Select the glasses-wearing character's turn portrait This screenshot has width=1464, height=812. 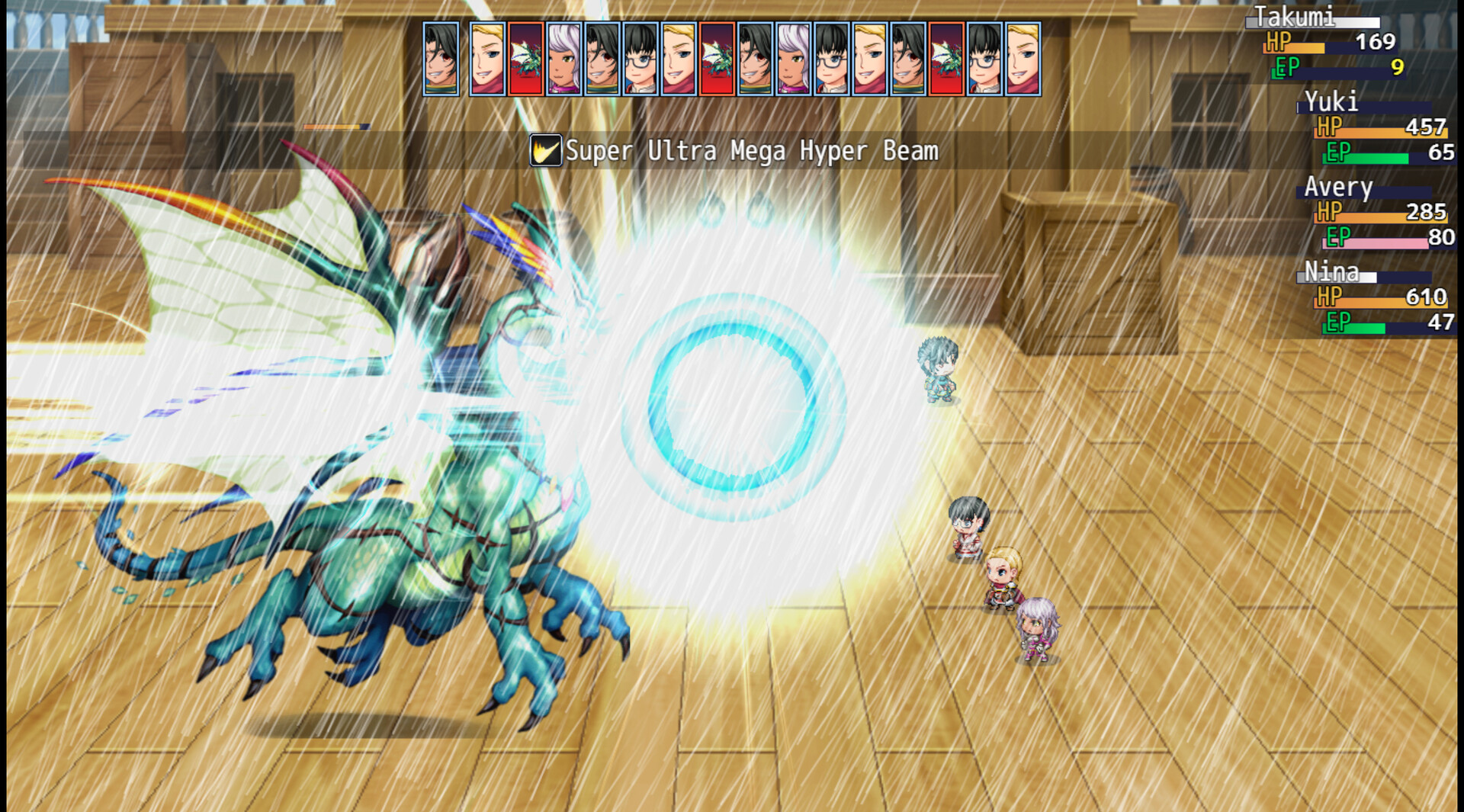click(x=642, y=57)
